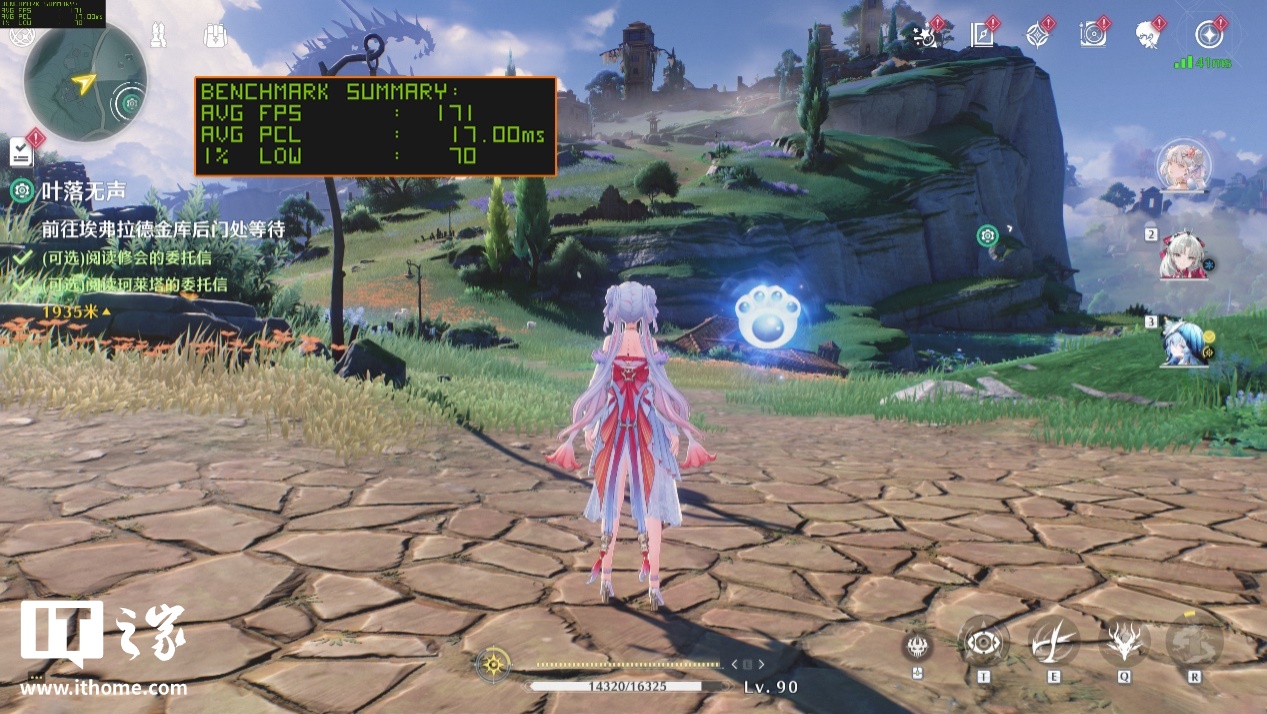Switch to party member number 2
1267x714 pixels.
[x=1183, y=256]
